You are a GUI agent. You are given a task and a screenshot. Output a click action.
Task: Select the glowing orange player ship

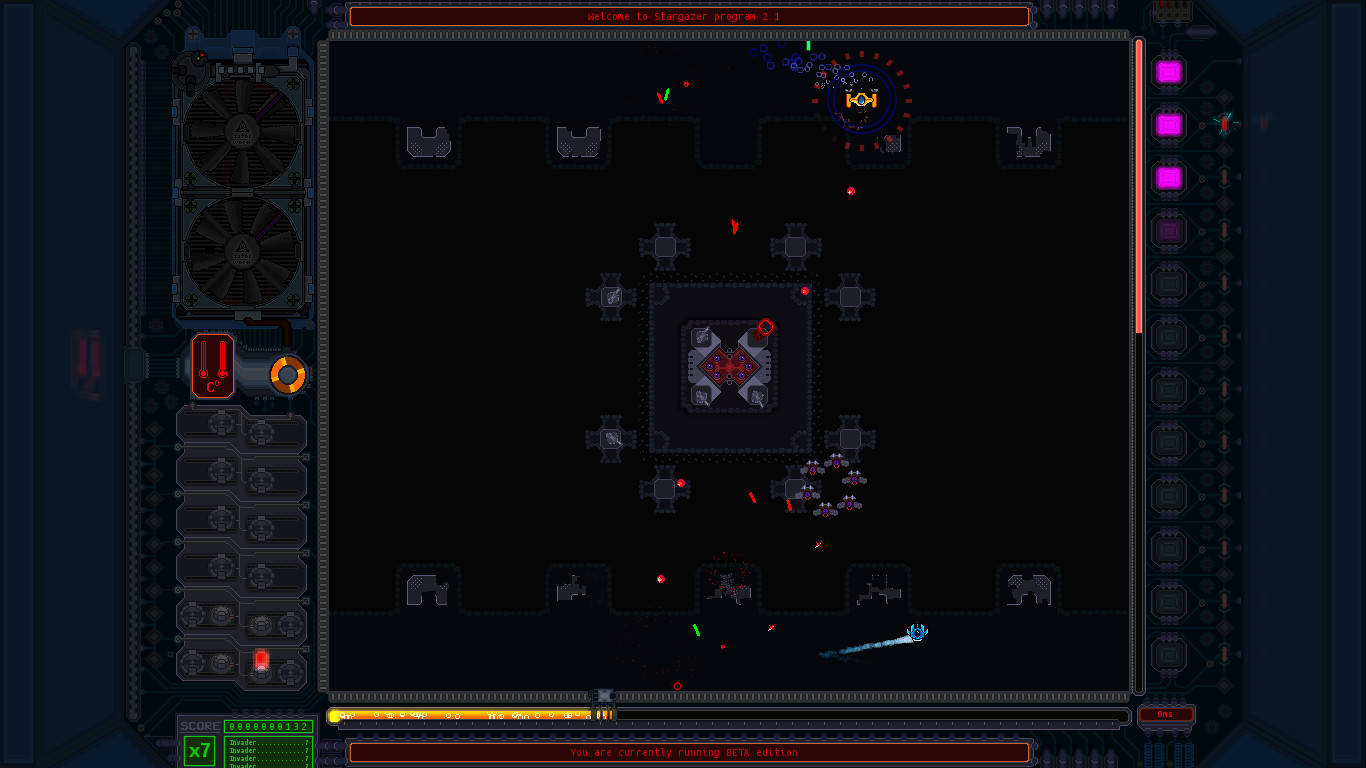[x=862, y=99]
